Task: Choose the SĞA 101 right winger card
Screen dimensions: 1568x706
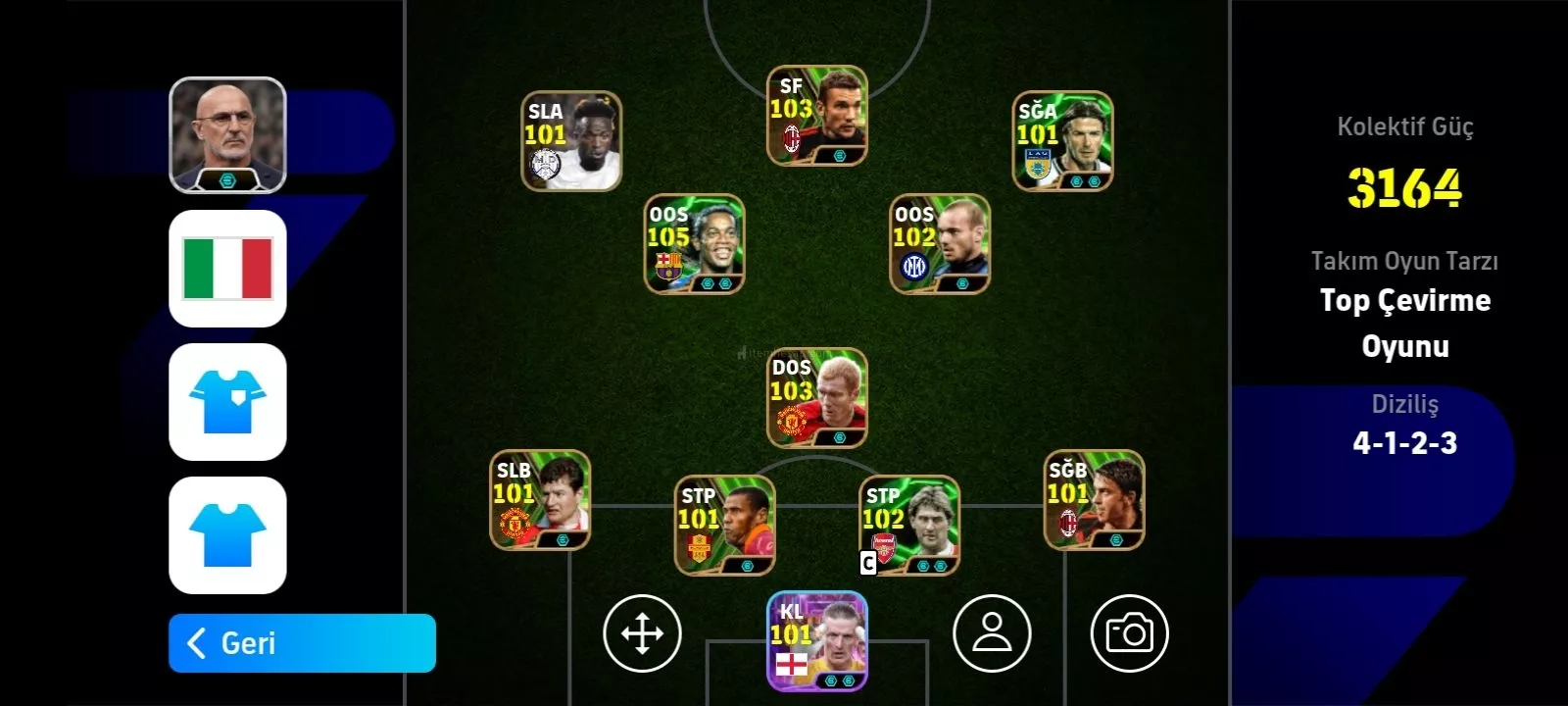Action: point(1062,141)
